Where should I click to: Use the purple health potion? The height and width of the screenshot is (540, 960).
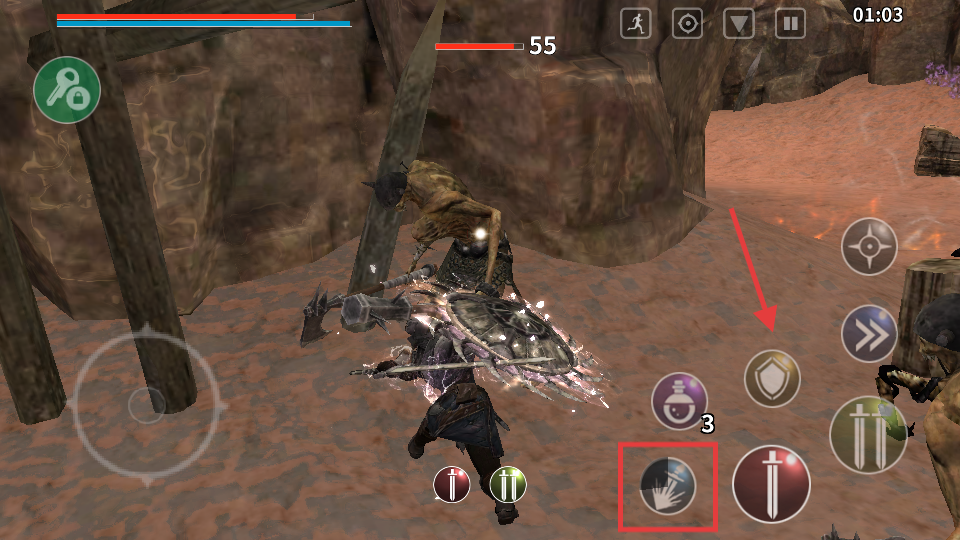(680, 402)
